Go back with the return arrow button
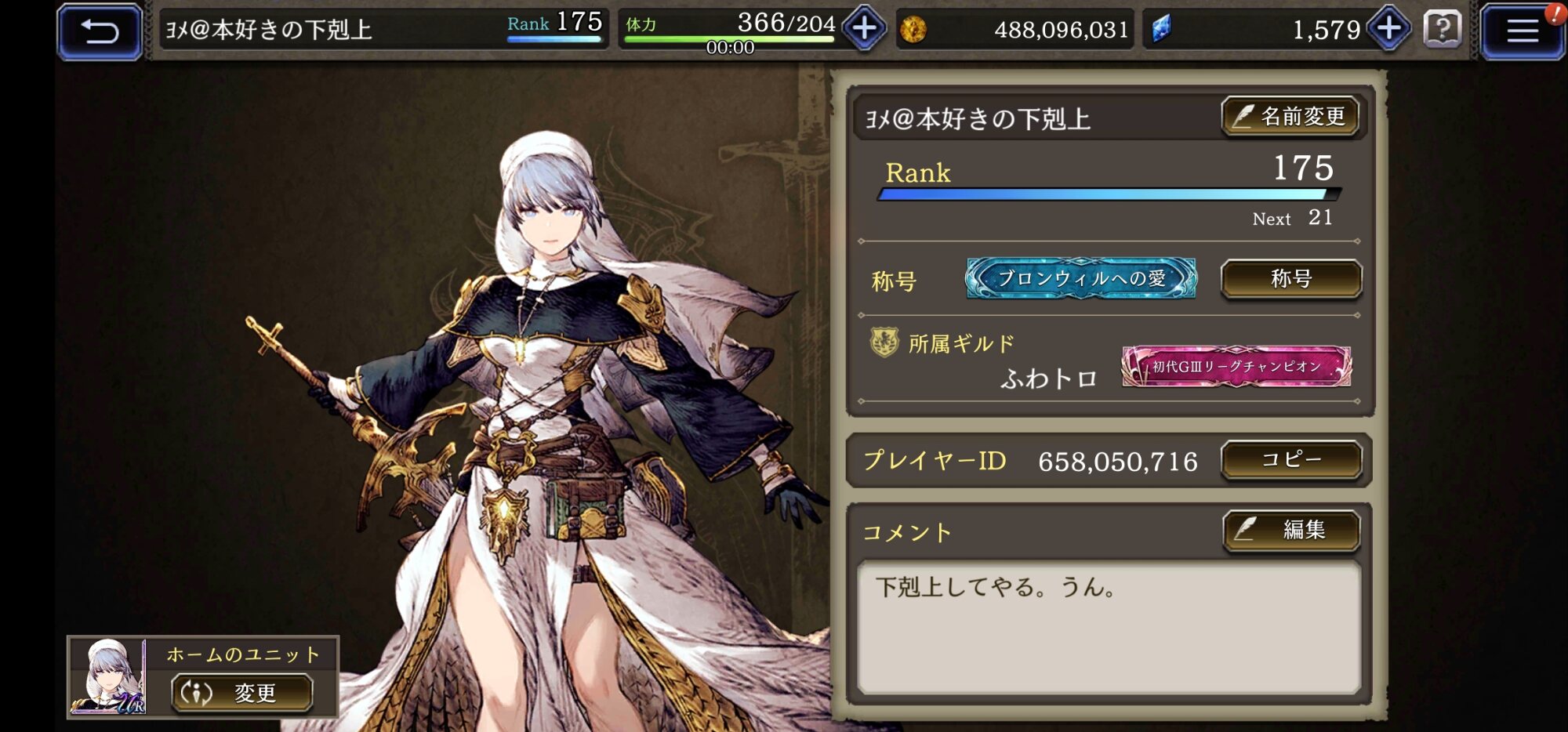The height and width of the screenshot is (732, 1568). pos(100,31)
